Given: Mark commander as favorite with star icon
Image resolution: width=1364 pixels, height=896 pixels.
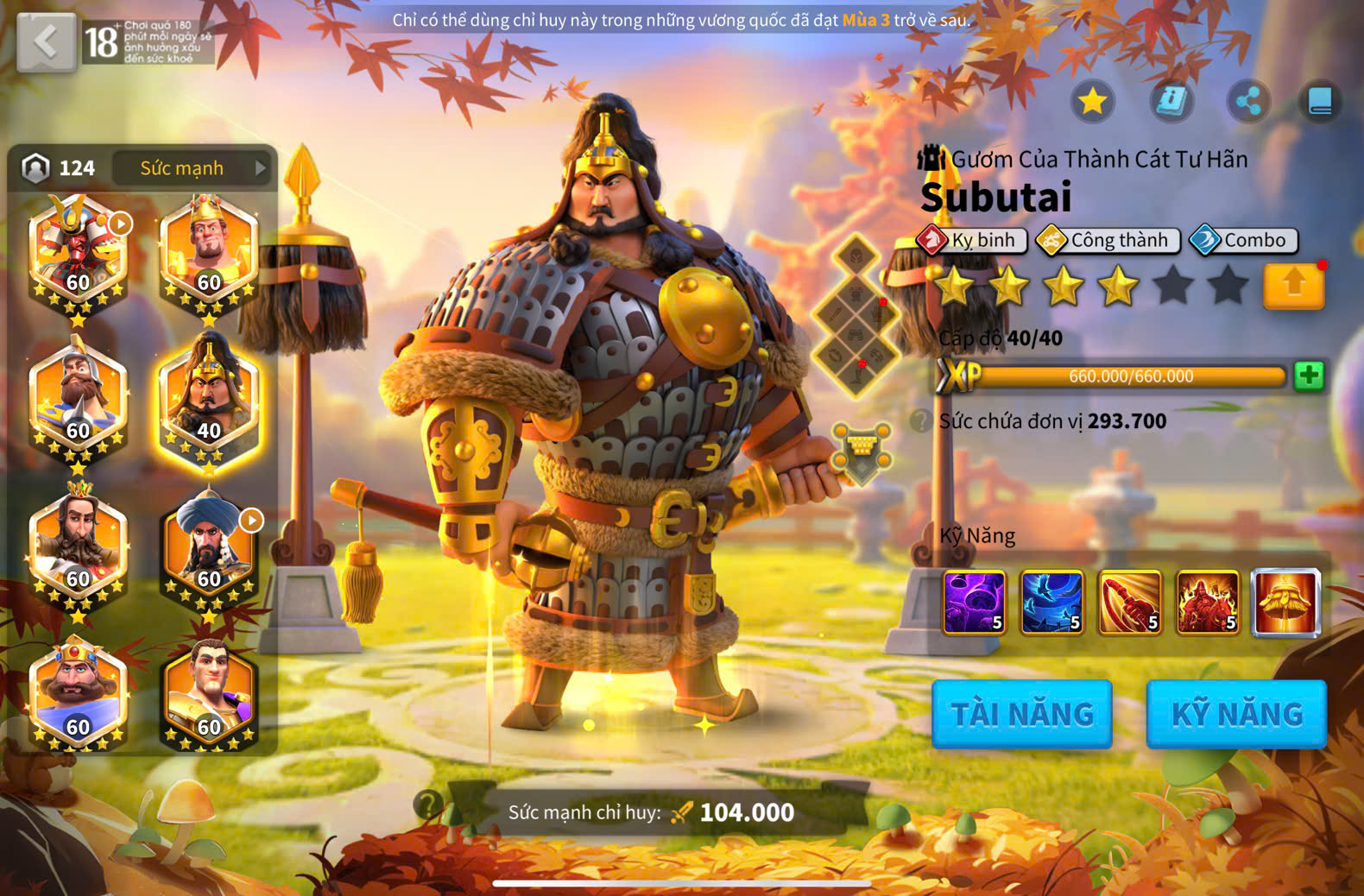Looking at the screenshot, I should [1092, 102].
